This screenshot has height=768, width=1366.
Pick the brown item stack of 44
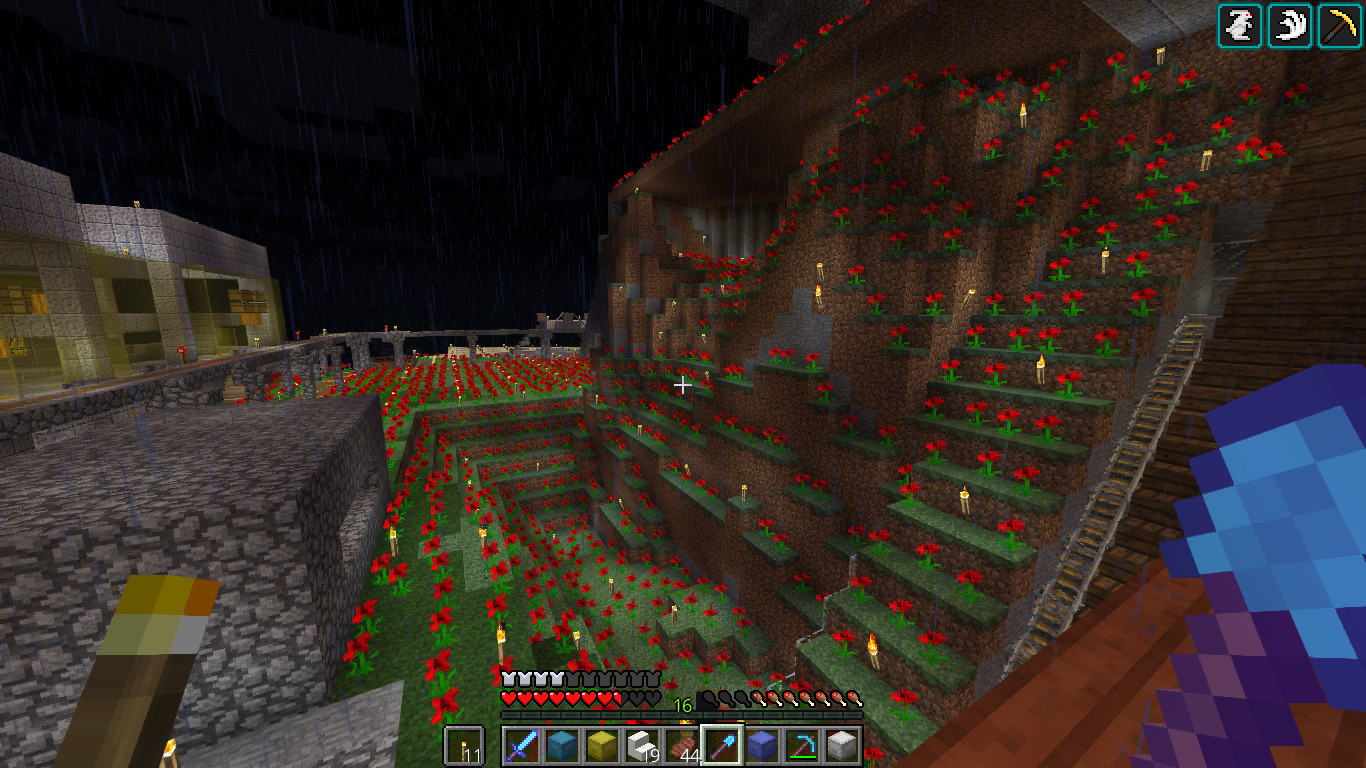pyautogui.click(x=681, y=746)
